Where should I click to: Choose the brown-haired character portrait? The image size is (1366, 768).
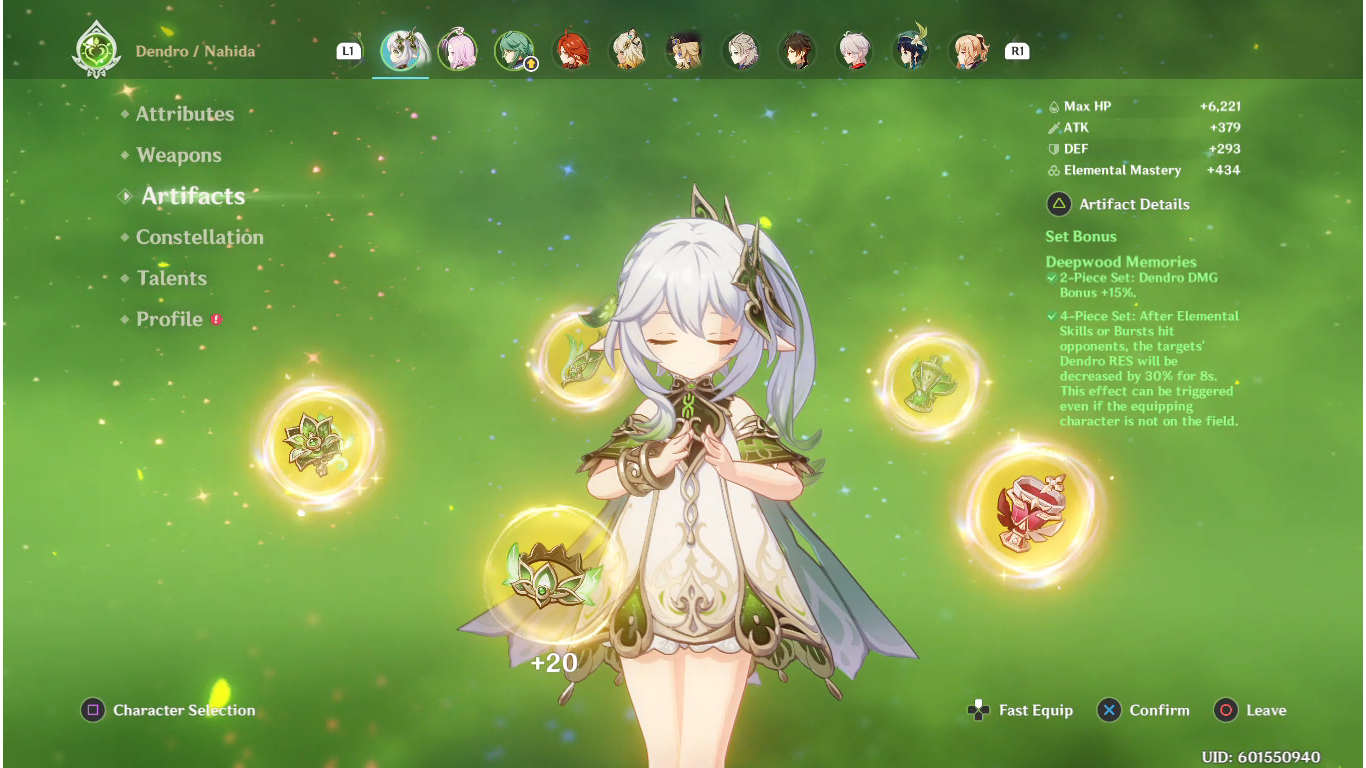point(798,51)
